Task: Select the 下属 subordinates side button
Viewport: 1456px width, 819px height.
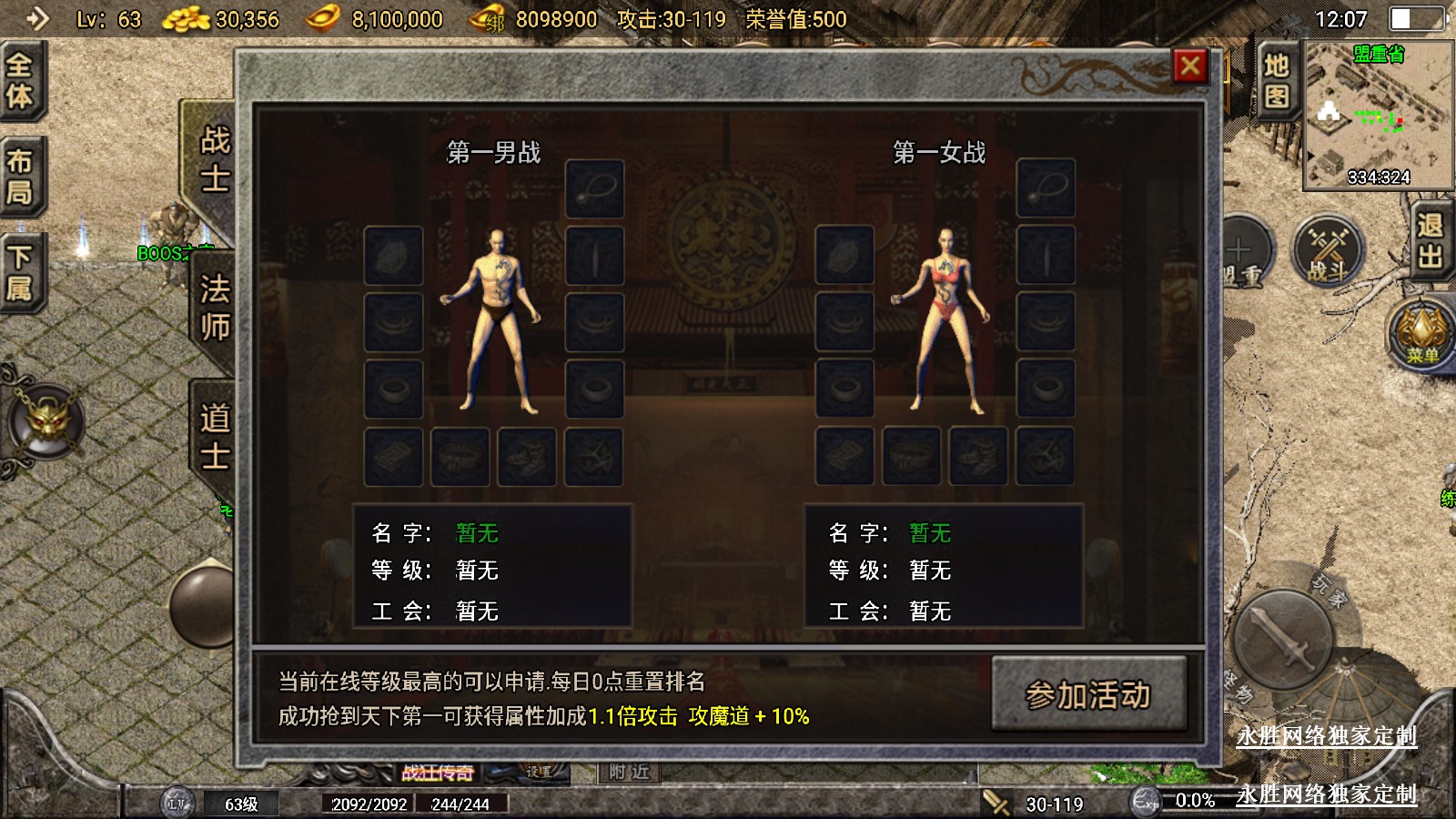Action: 20,272
